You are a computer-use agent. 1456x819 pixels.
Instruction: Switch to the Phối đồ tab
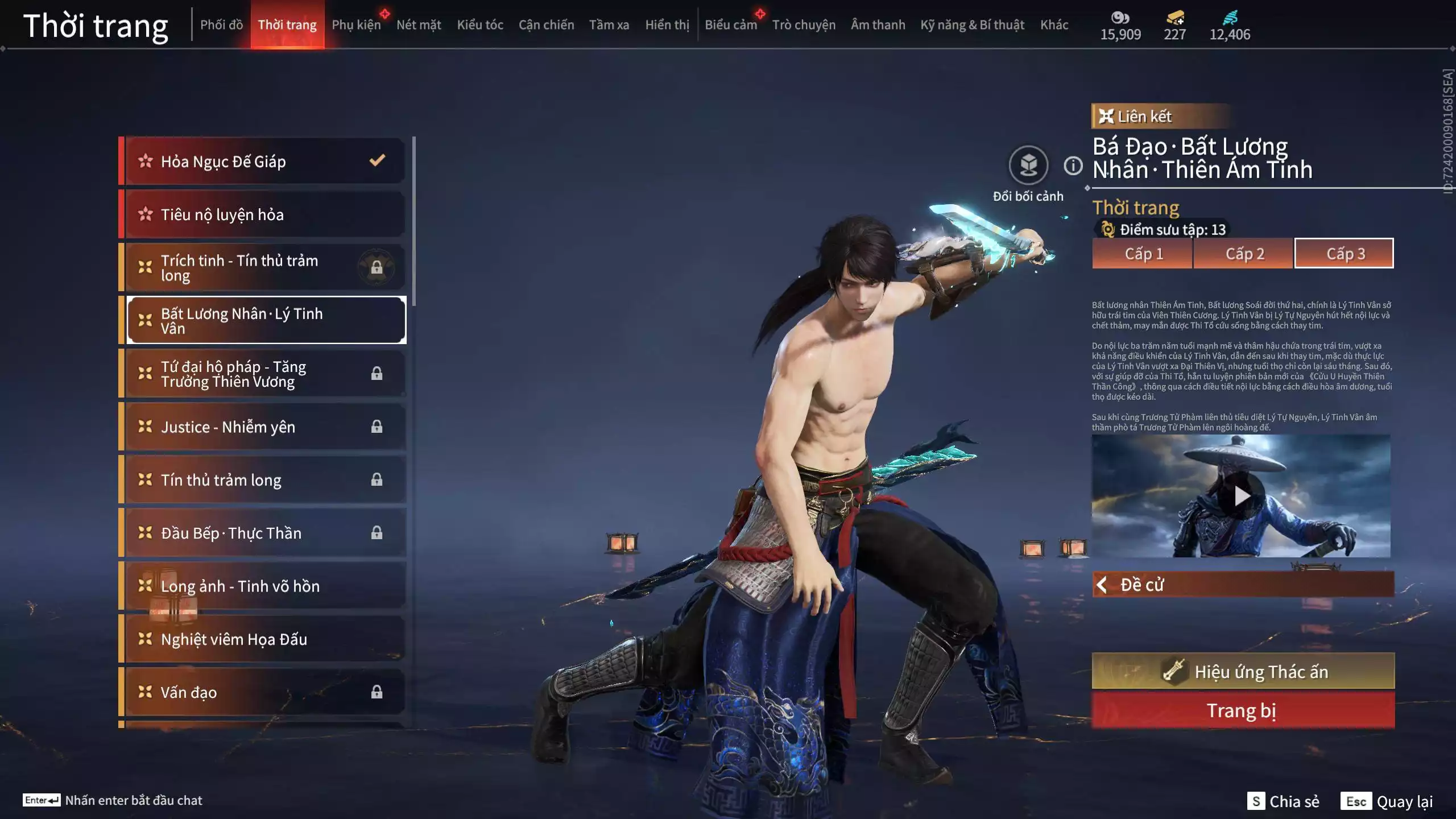221,25
